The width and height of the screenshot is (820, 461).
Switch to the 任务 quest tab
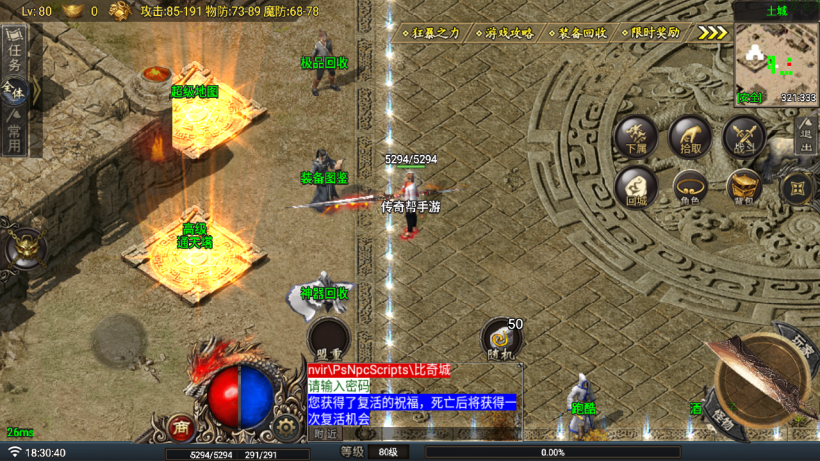click(14, 52)
